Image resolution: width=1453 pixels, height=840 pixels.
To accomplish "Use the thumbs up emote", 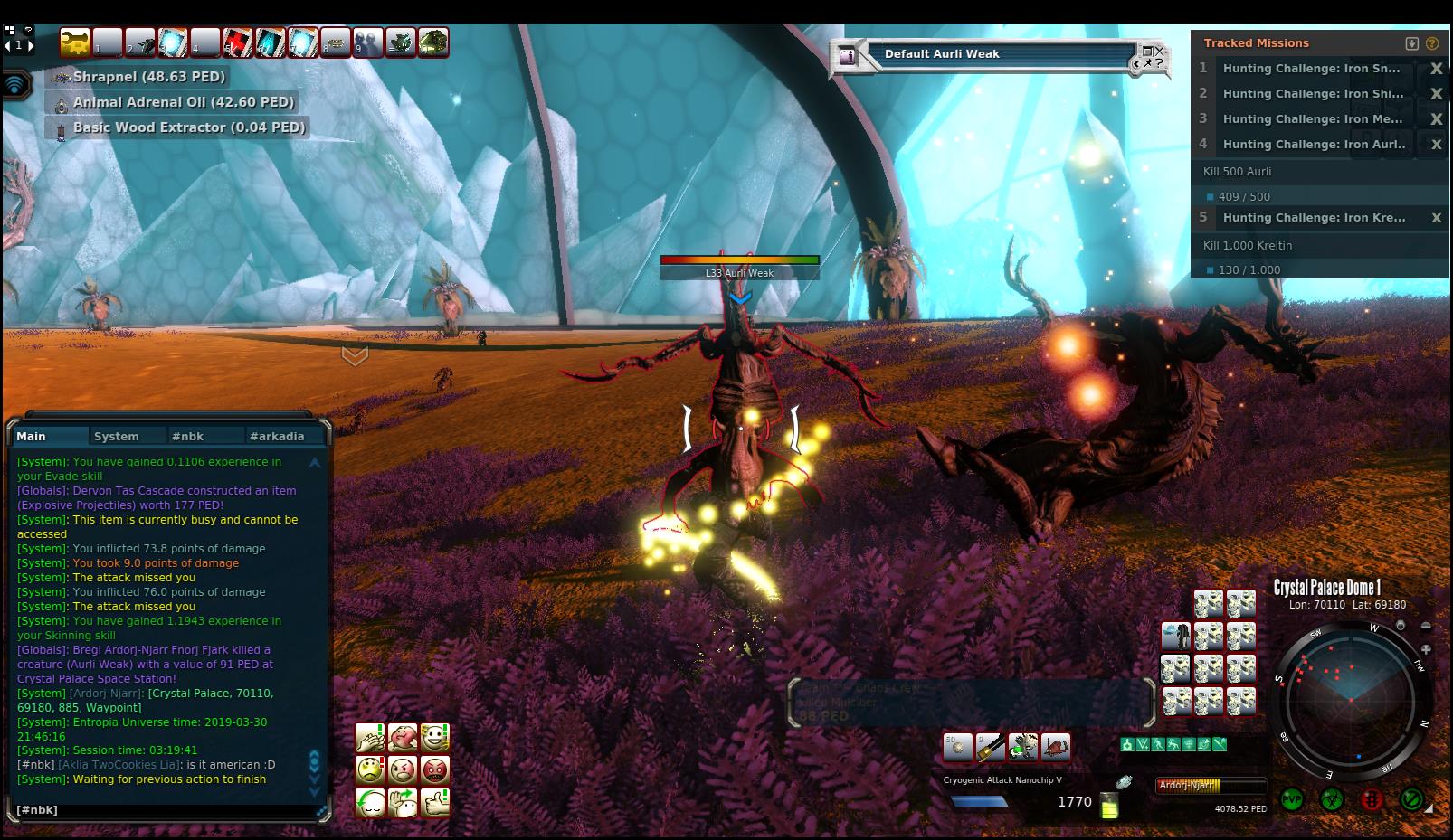I will click(x=435, y=802).
